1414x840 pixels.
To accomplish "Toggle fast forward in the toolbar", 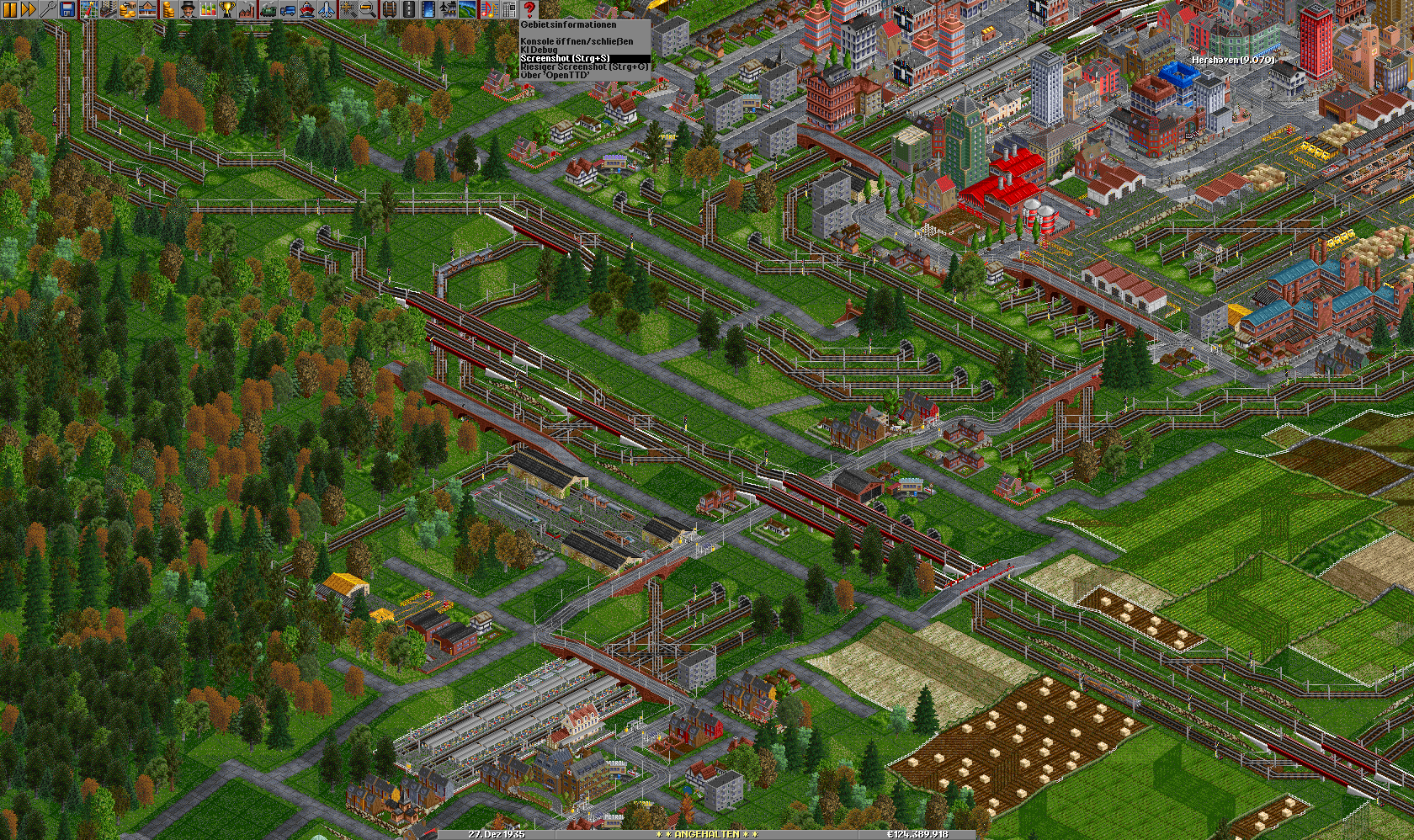I will coord(28,9).
